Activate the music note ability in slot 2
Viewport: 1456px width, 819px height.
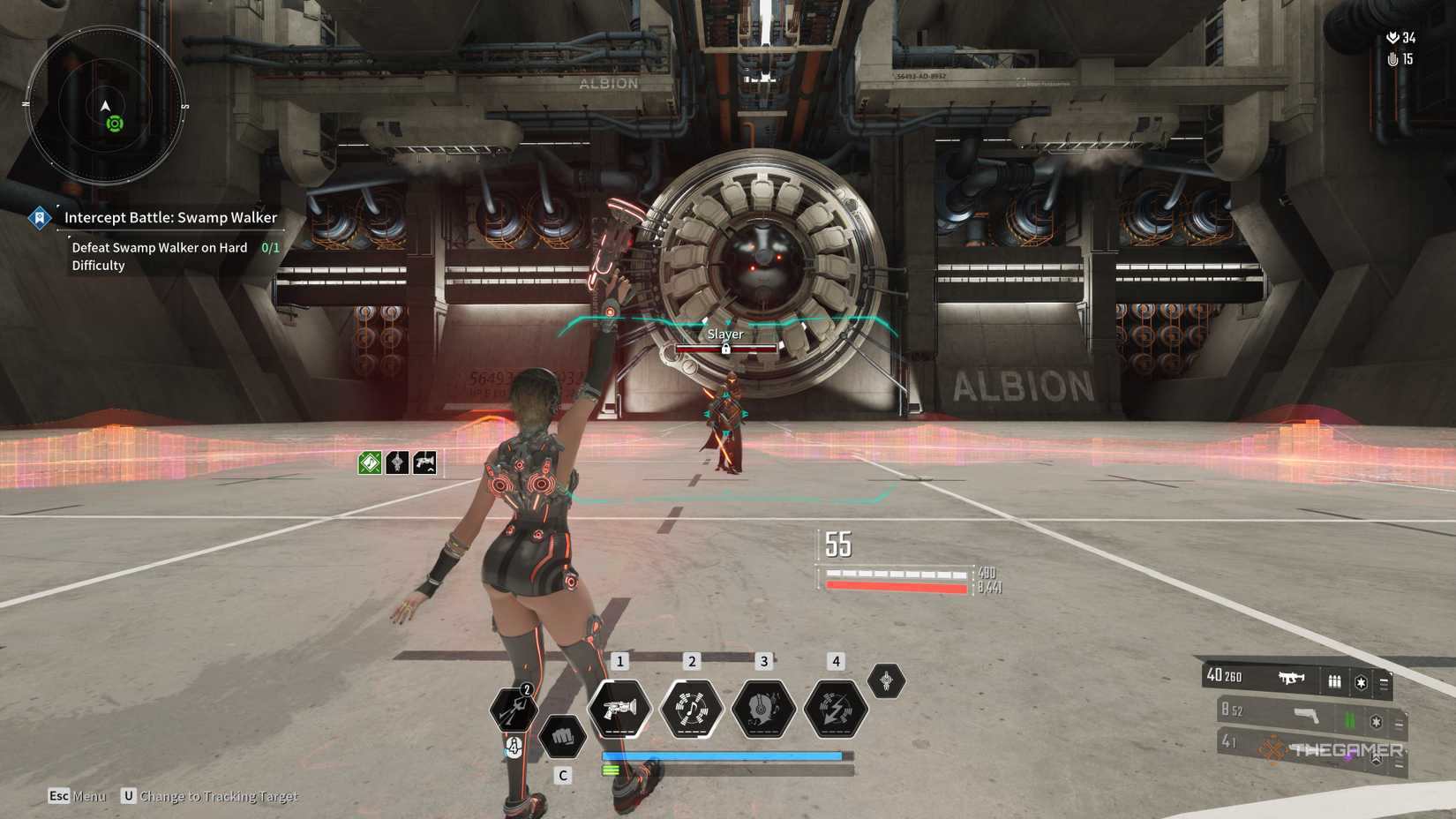coord(692,709)
